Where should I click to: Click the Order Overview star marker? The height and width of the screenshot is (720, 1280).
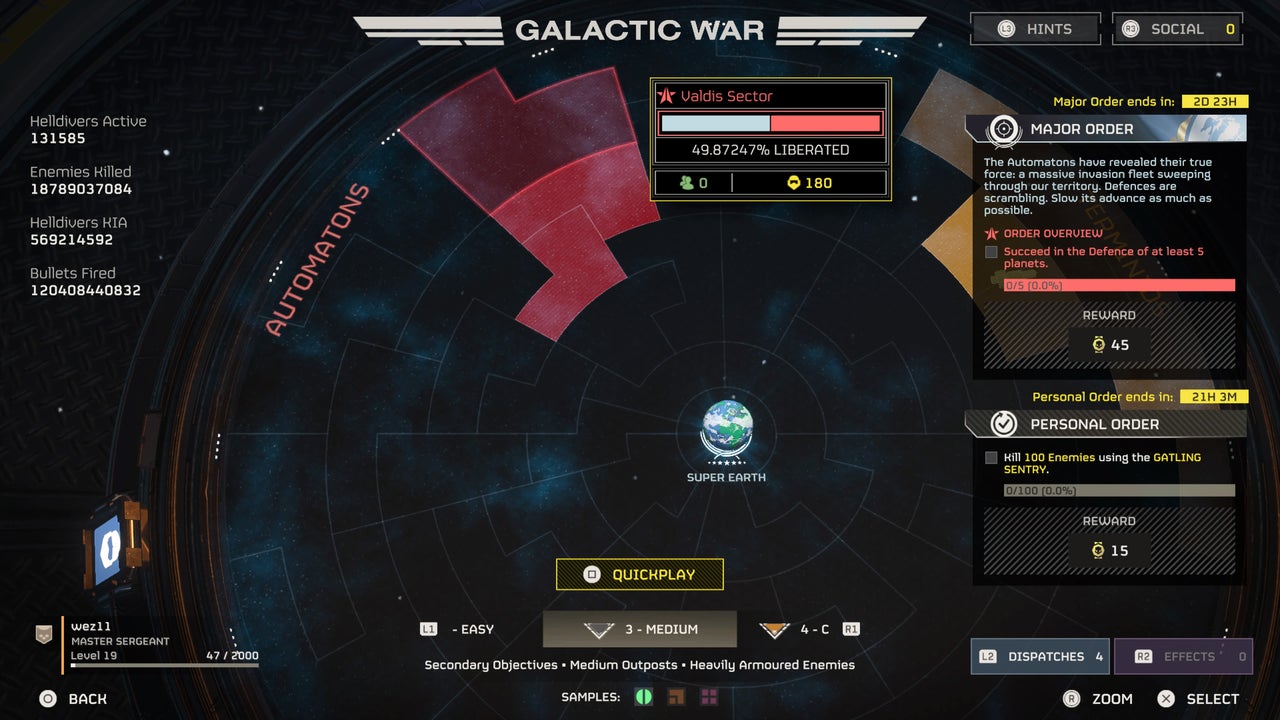pos(990,235)
